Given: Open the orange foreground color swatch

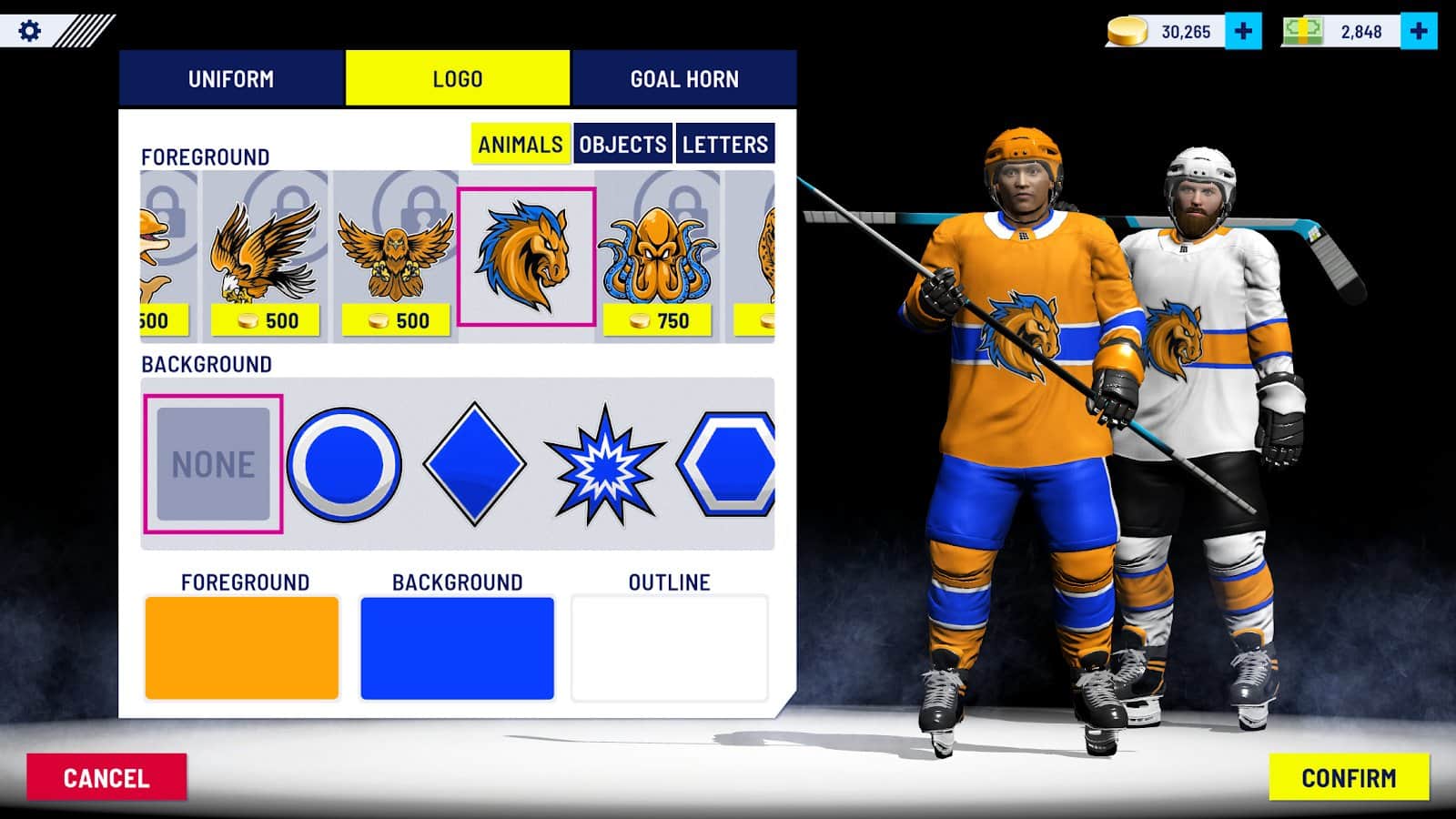Looking at the screenshot, I should pos(242,648).
